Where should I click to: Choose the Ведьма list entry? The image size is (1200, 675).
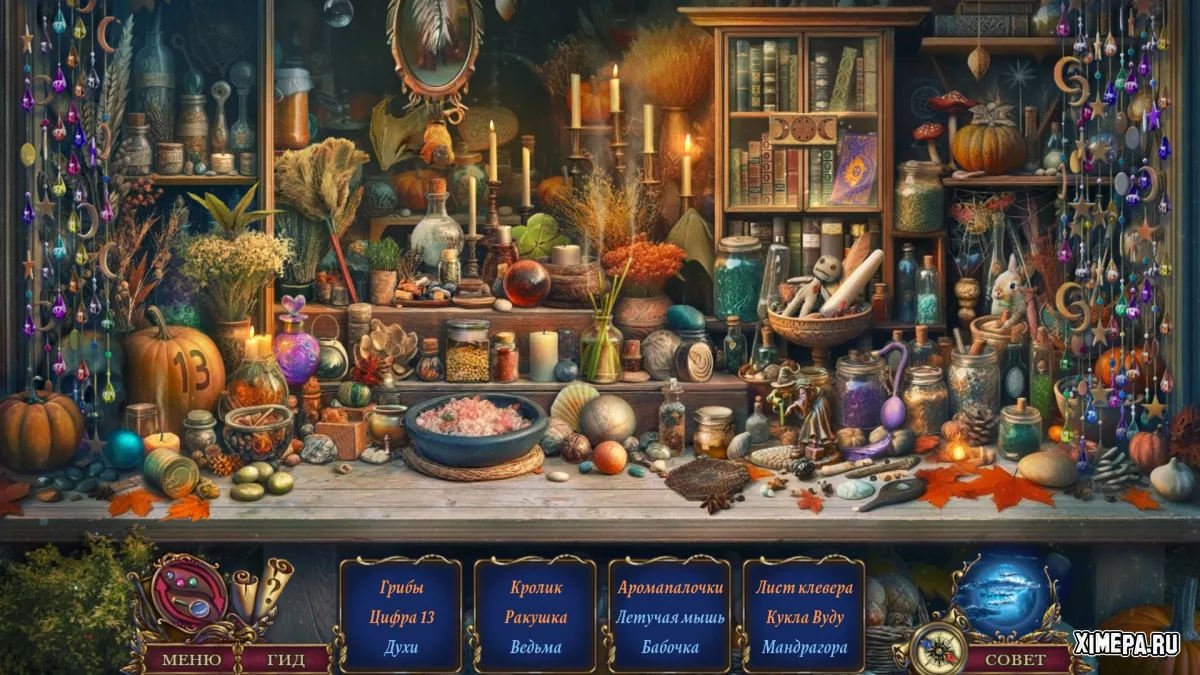[x=535, y=647]
